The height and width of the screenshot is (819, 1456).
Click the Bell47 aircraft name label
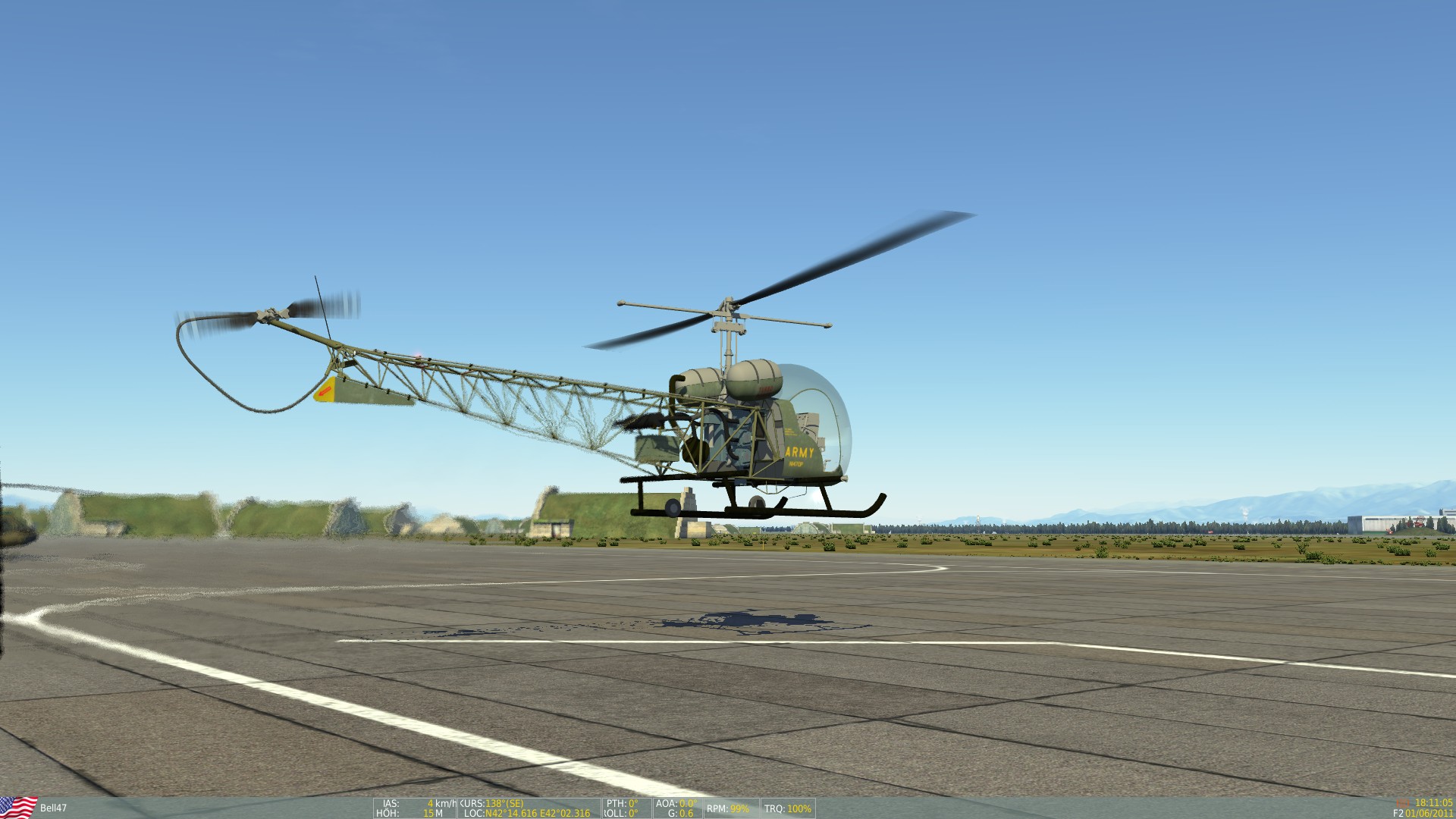pos(53,806)
